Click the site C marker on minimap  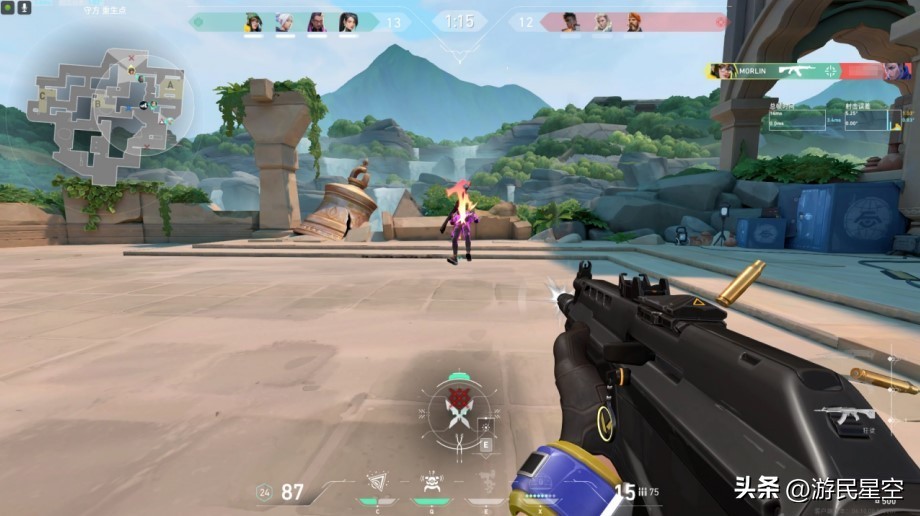pyautogui.click(x=44, y=95)
